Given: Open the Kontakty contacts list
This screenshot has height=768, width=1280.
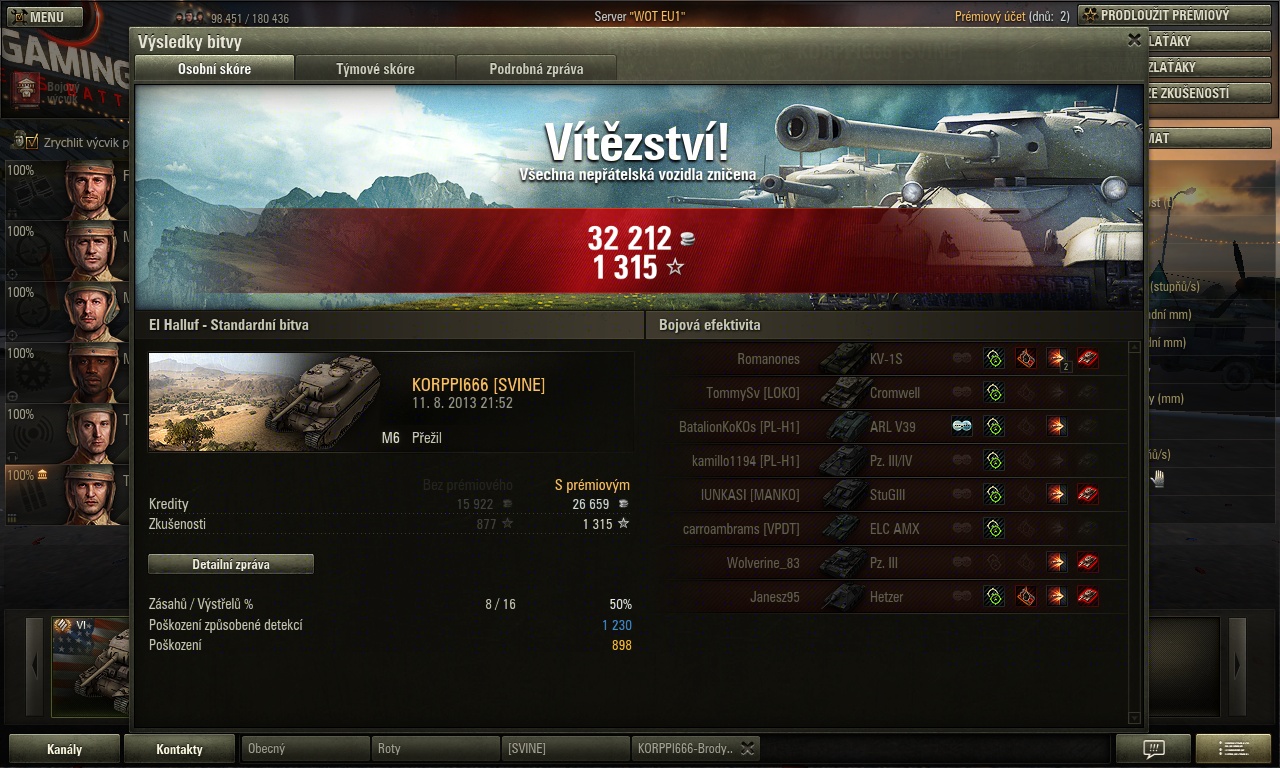Looking at the screenshot, I should pos(179,749).
